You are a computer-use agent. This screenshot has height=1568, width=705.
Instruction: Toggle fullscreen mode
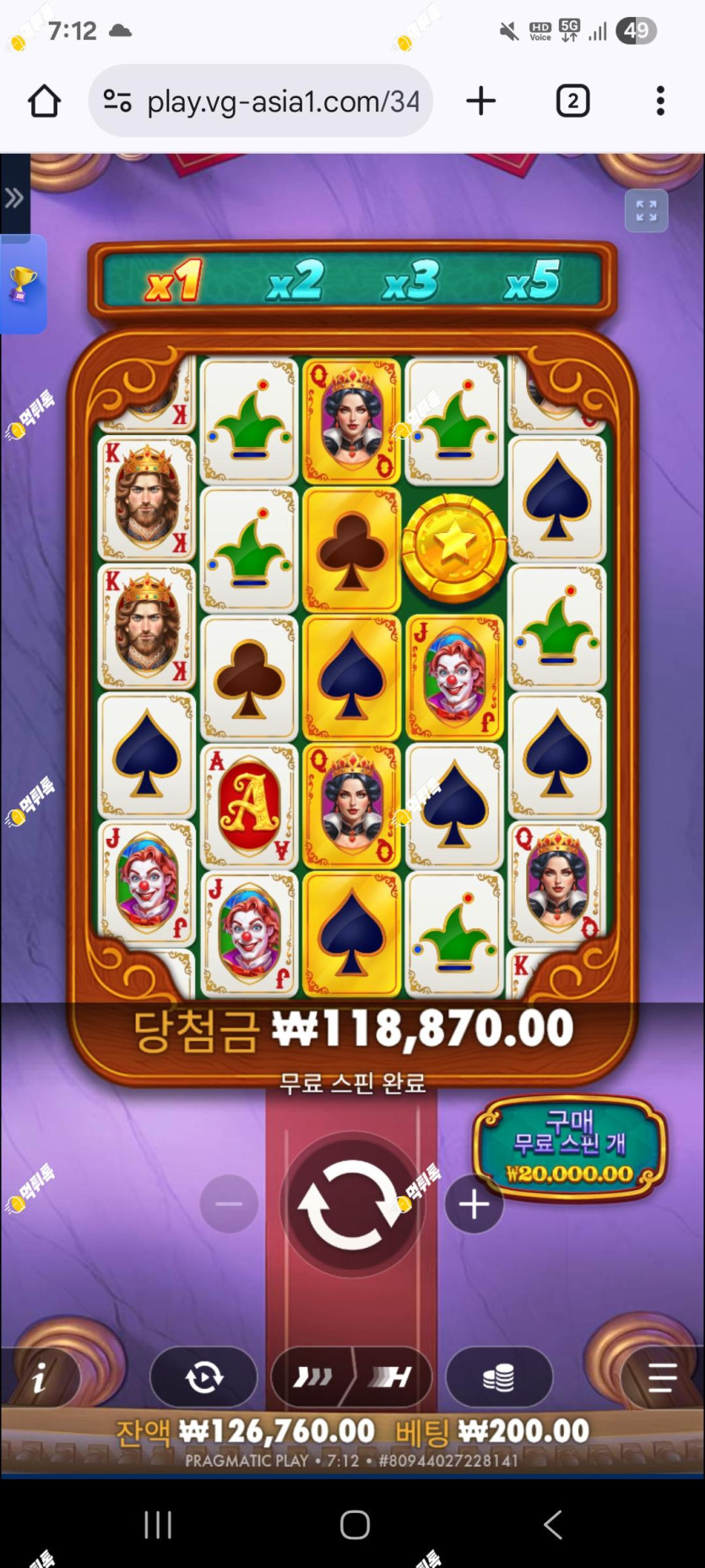pos(646,210)
